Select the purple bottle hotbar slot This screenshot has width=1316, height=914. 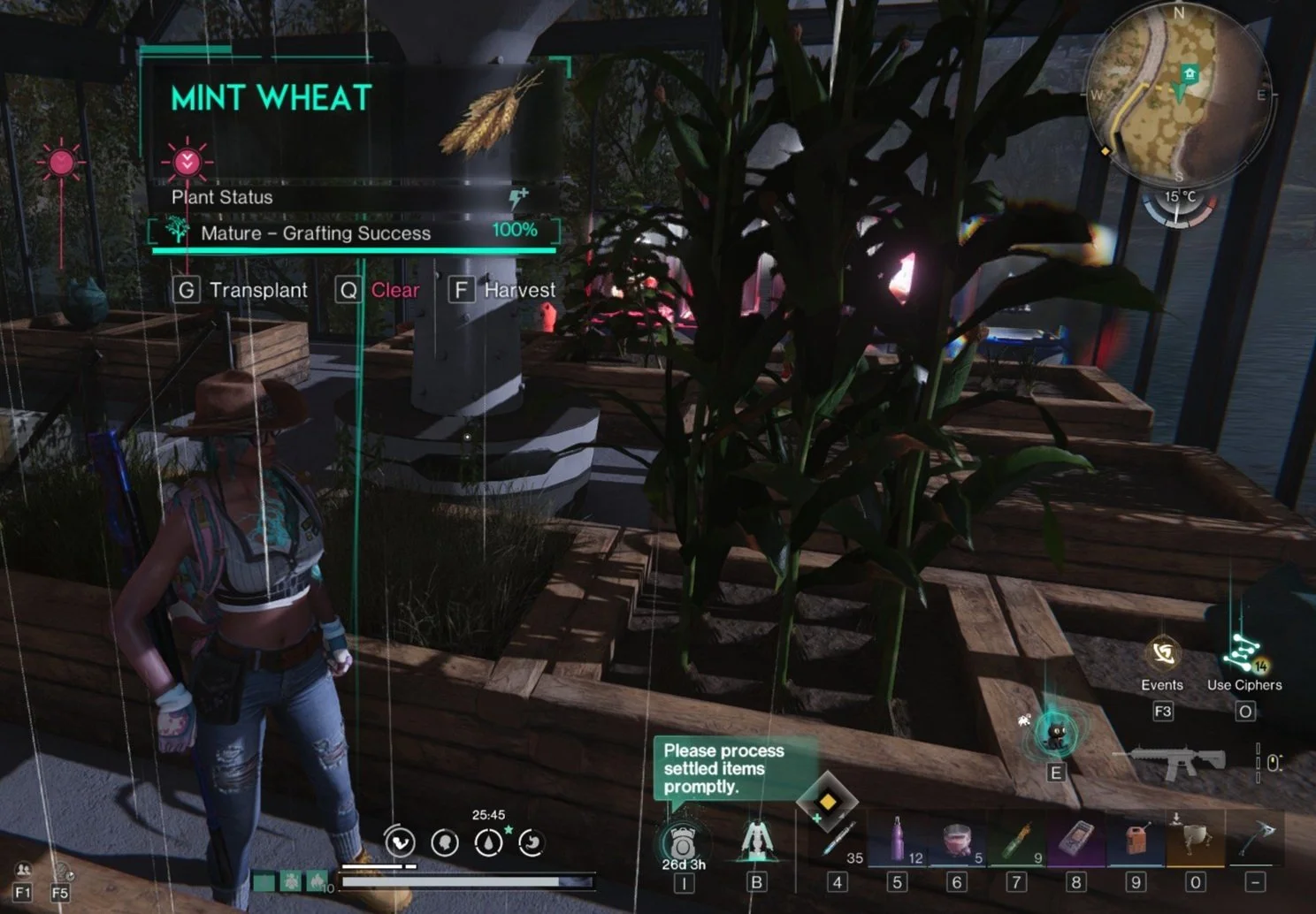point(897,840)
